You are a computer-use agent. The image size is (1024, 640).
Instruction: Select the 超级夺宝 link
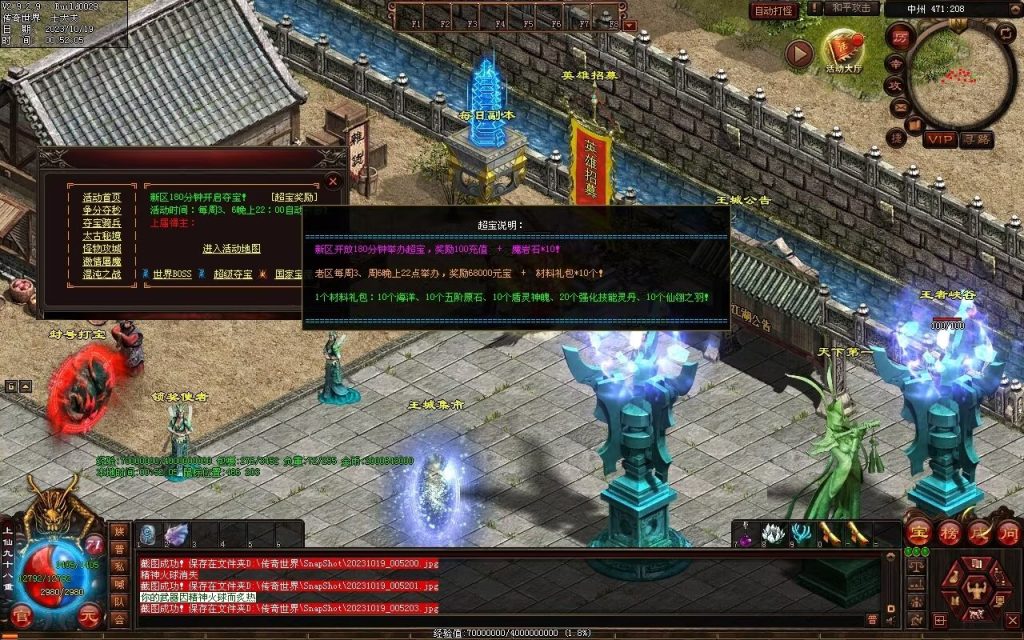233,273
